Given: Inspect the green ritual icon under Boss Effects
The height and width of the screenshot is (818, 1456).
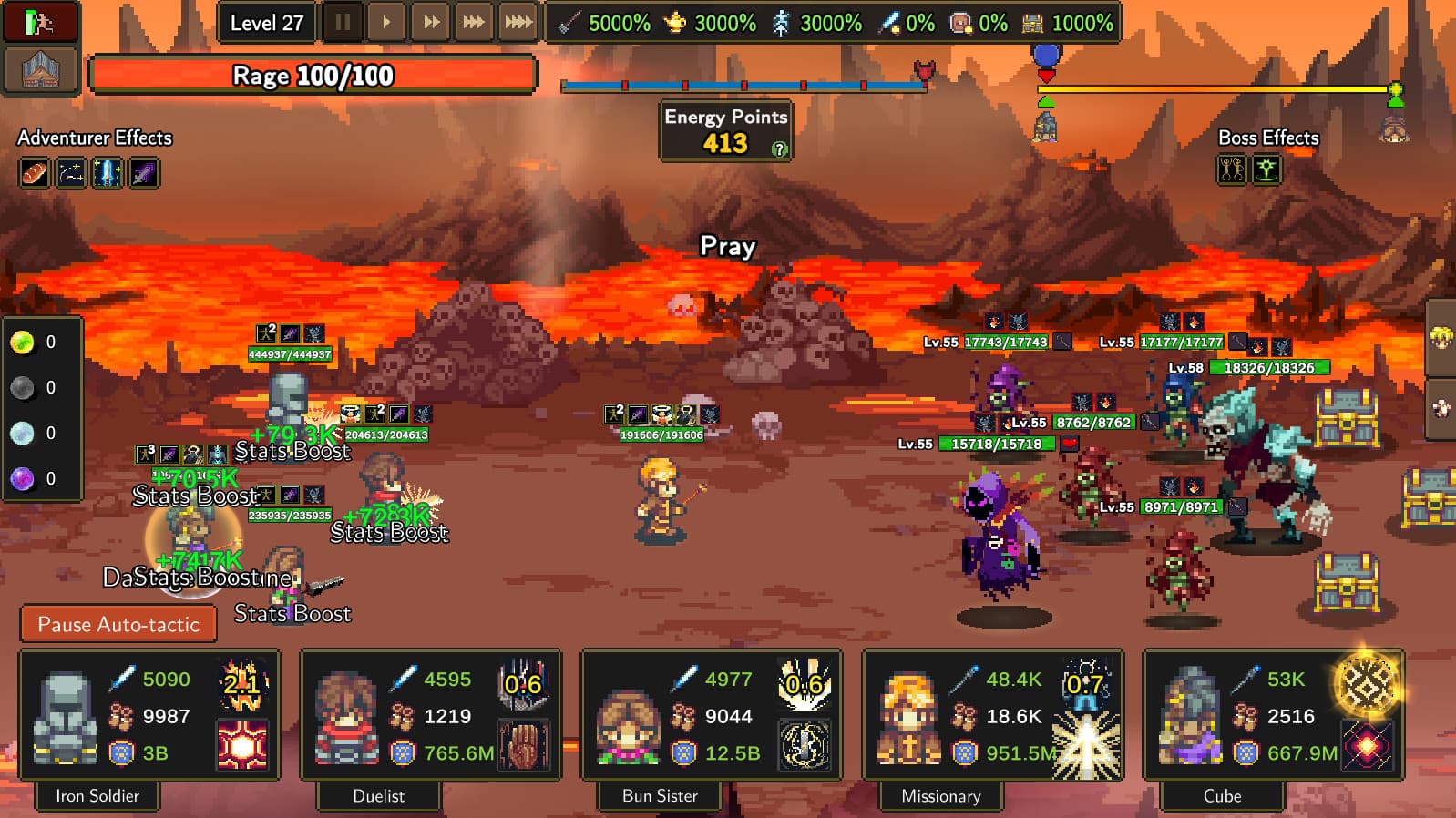Looking at the screenshot, I should click(x=1266, y=169).
